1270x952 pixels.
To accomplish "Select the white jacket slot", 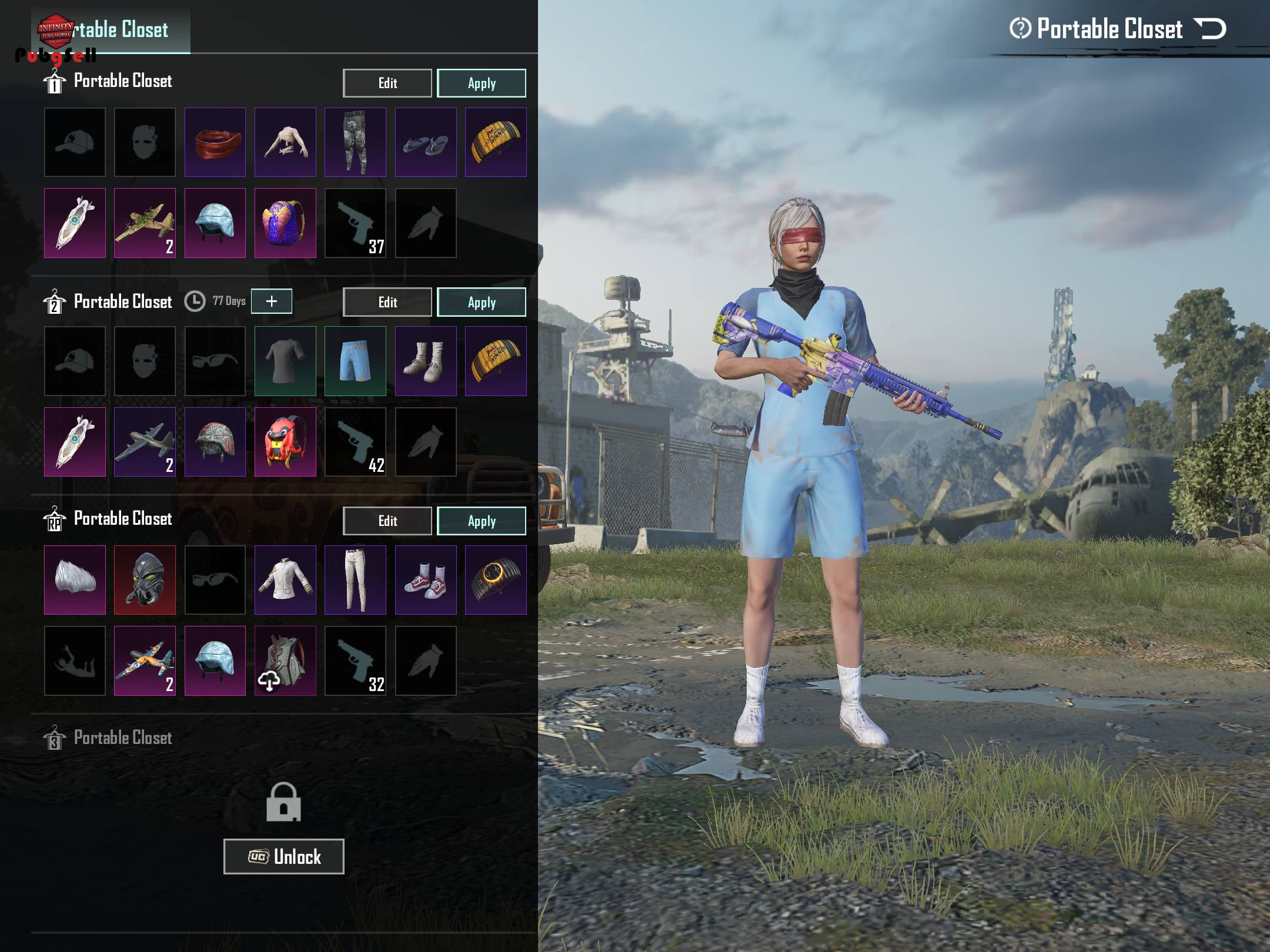I will pyautogui.click(x=285, y=580).
